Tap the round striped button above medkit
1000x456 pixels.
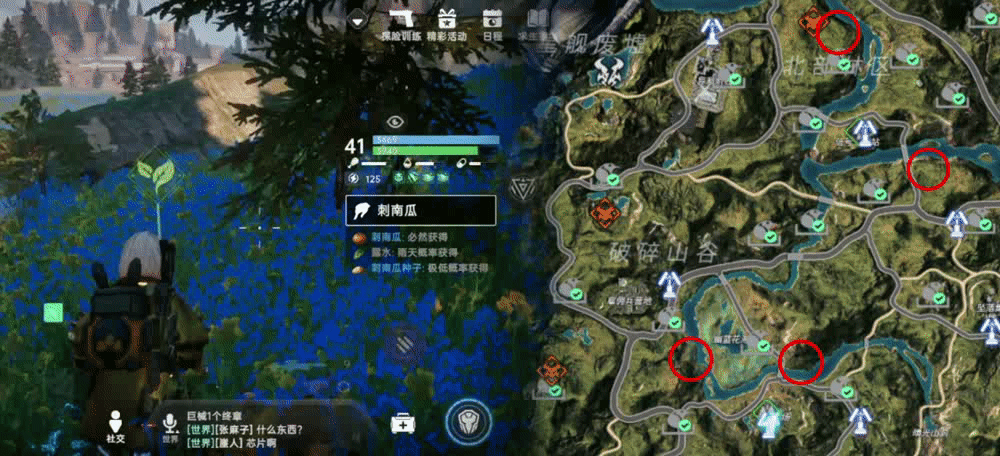[x=403, y=343]
